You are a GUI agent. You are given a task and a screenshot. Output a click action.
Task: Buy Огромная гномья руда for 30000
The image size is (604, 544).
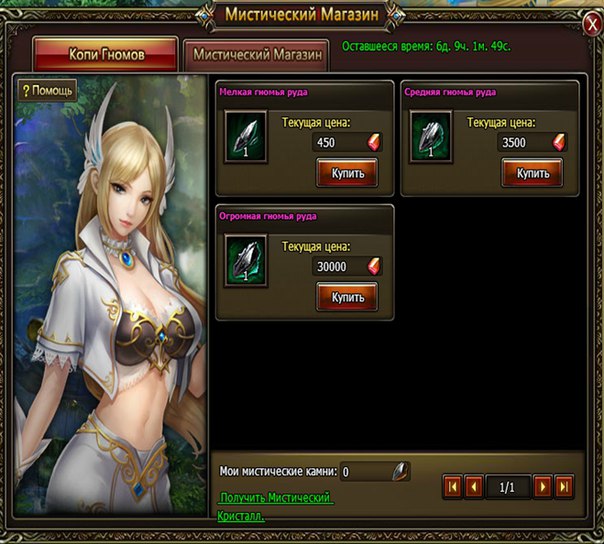tap(346, 297)
